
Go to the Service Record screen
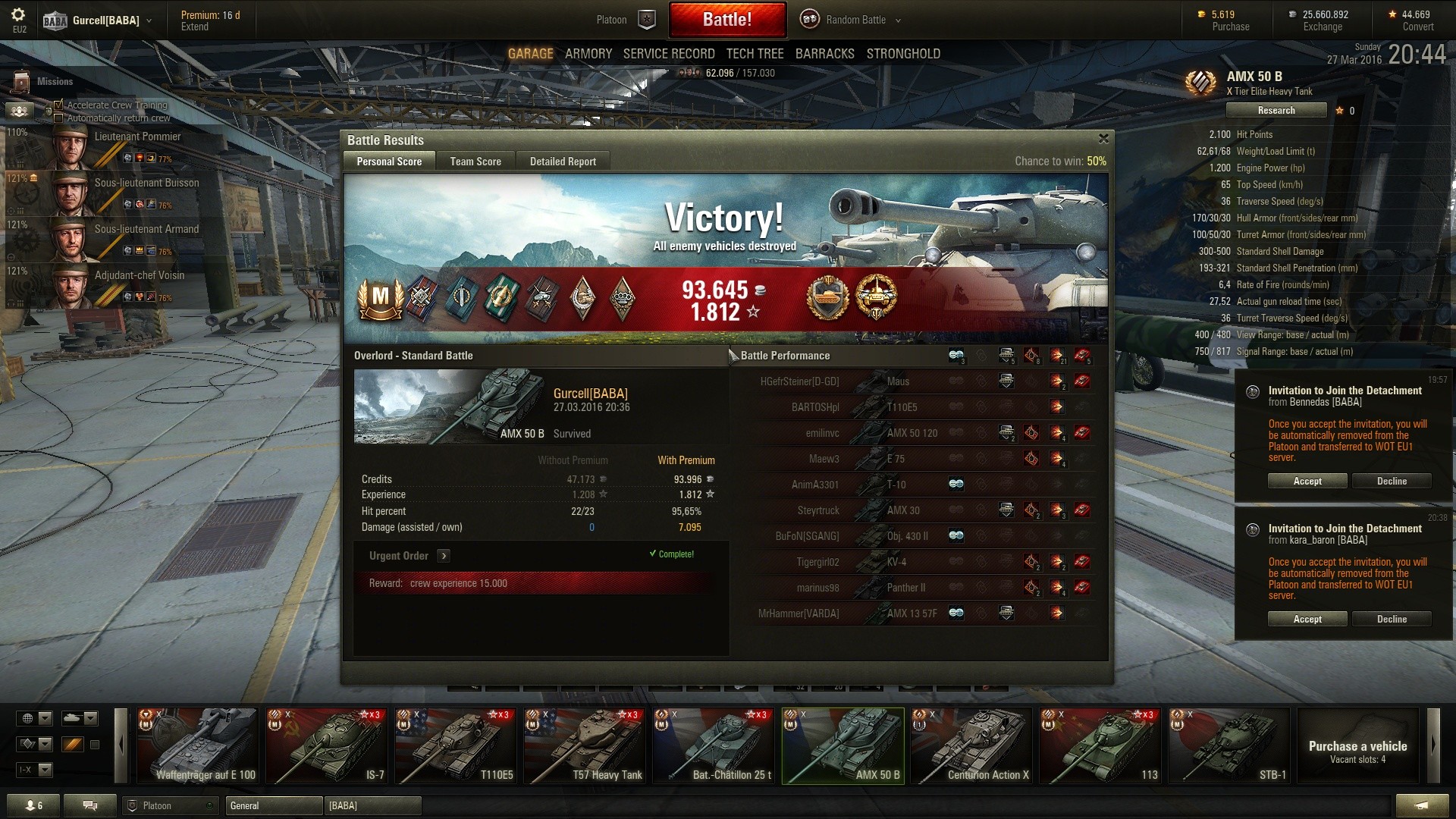coord(669,54)
